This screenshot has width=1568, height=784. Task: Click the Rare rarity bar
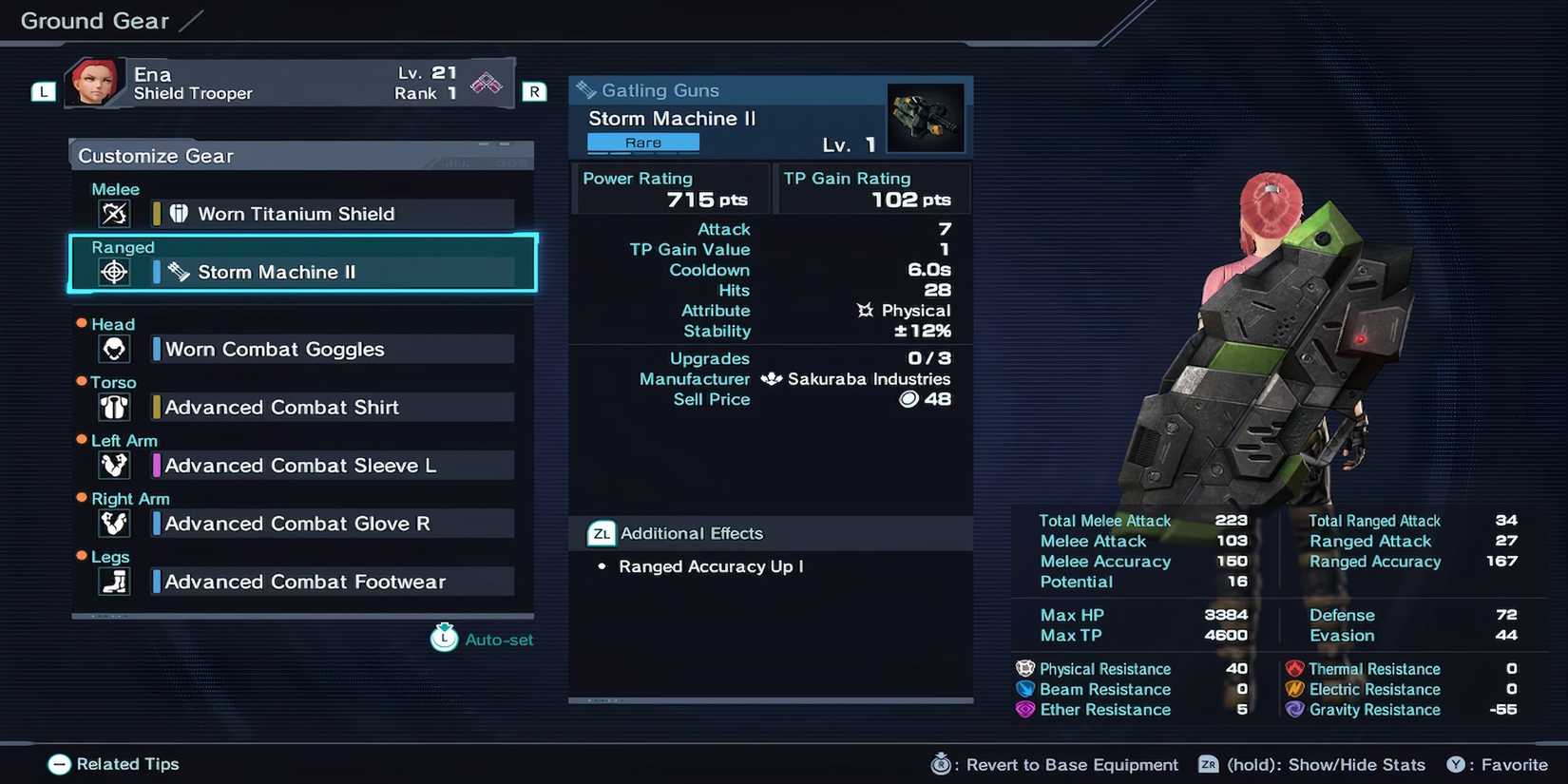(641, 142)
